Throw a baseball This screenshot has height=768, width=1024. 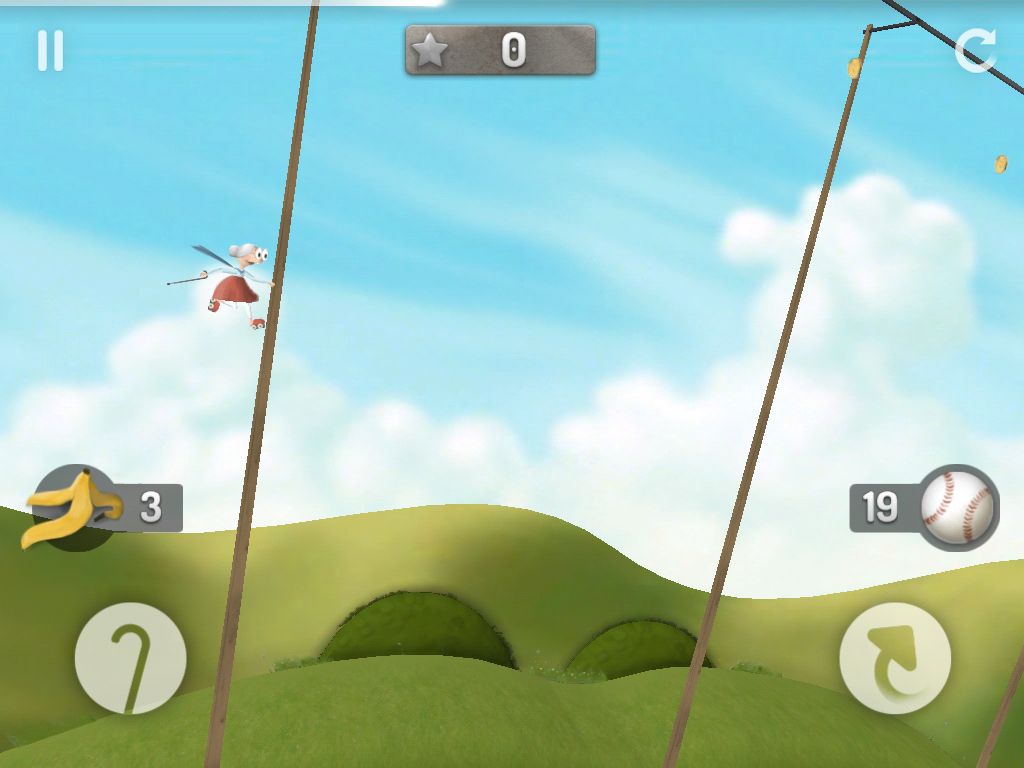(x=957, y=508)
